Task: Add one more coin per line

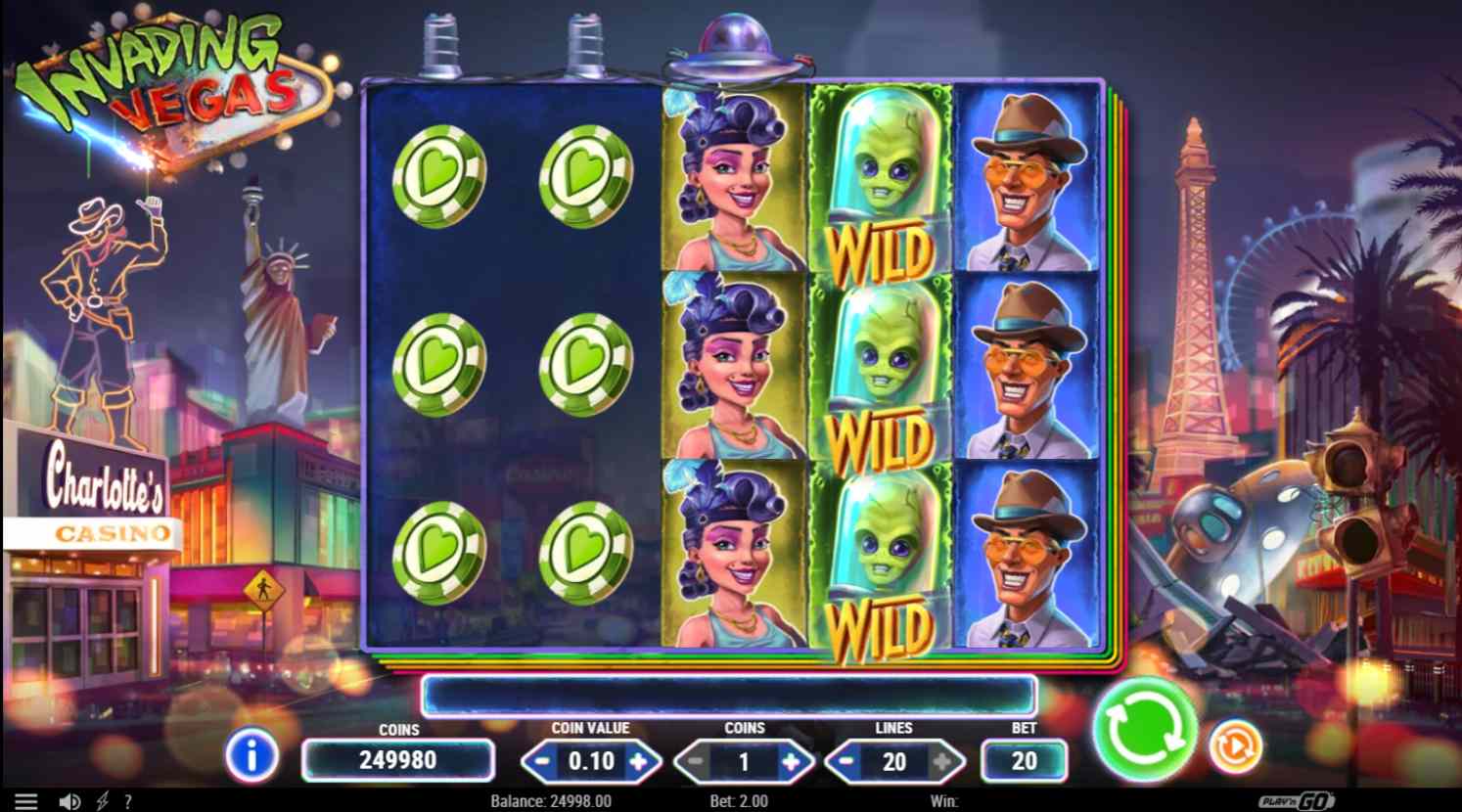Action: (x=791, y=761)
